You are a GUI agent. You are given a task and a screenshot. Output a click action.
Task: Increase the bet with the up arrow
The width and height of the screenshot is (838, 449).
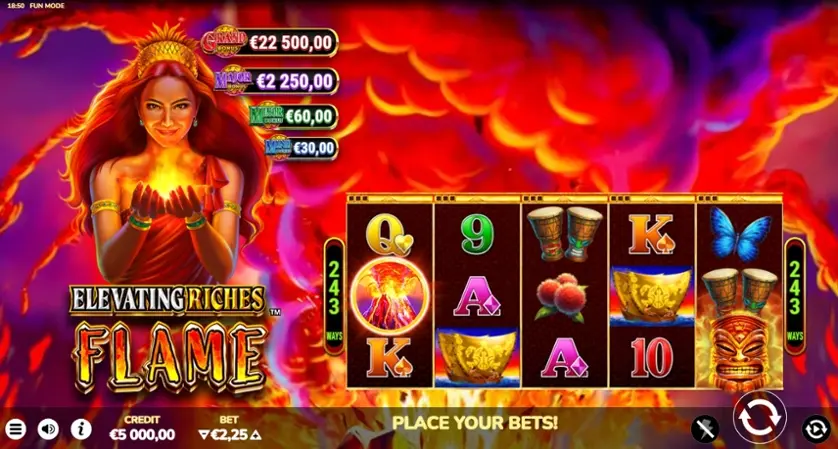coord(254,435)
